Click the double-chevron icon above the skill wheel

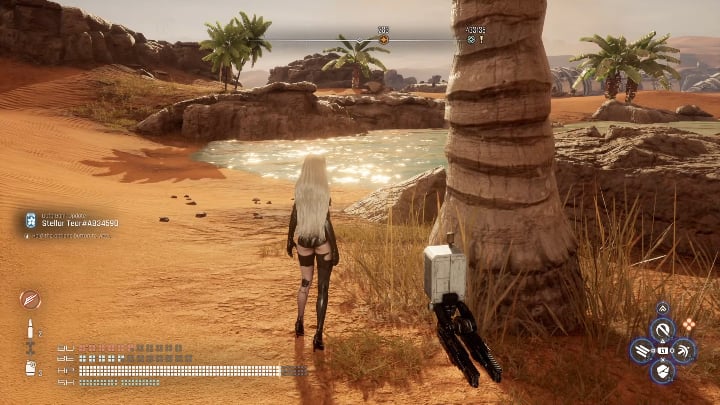(x=662, y=307)
